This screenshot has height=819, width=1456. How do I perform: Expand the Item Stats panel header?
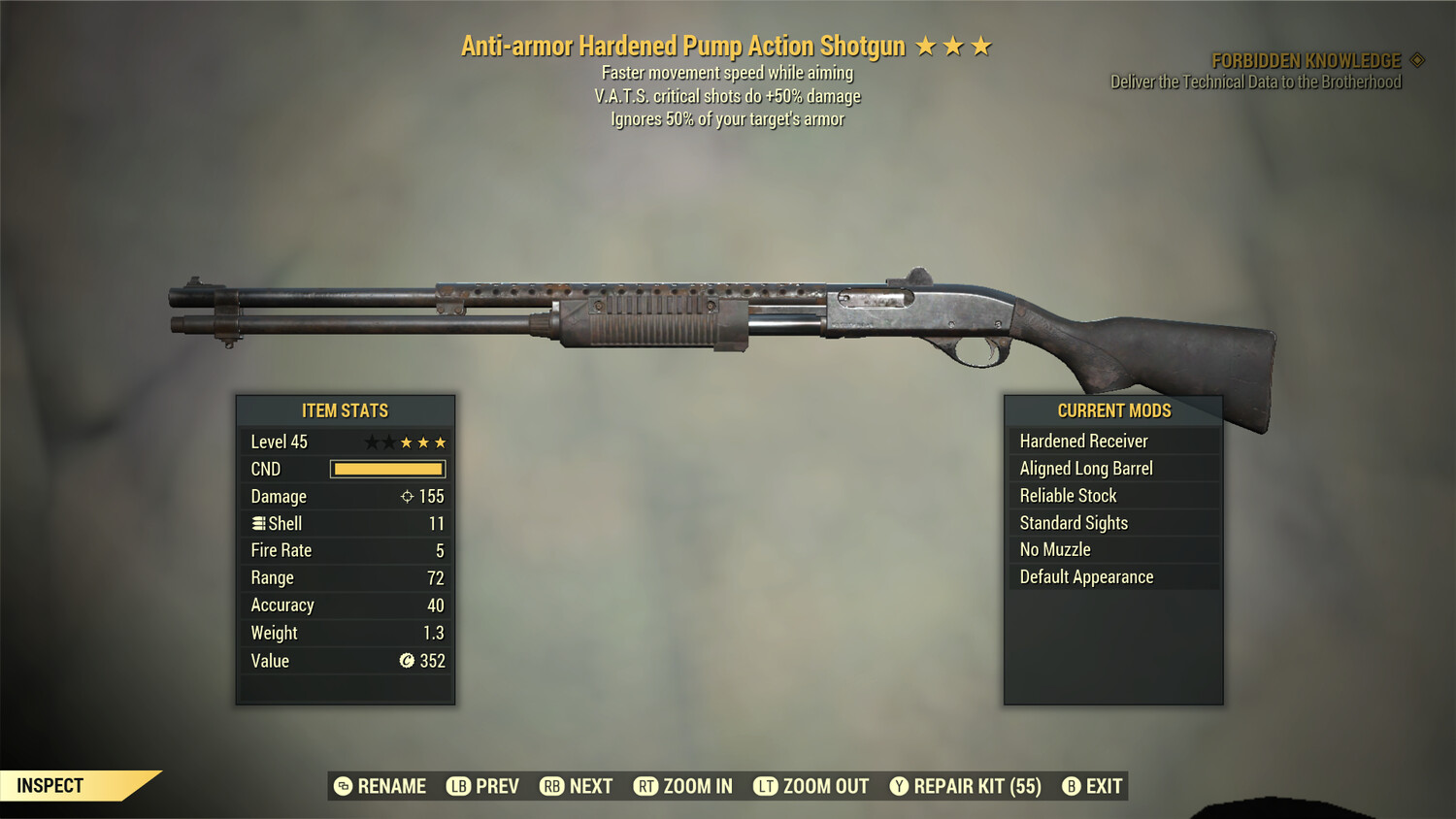[x=346, y=410]
